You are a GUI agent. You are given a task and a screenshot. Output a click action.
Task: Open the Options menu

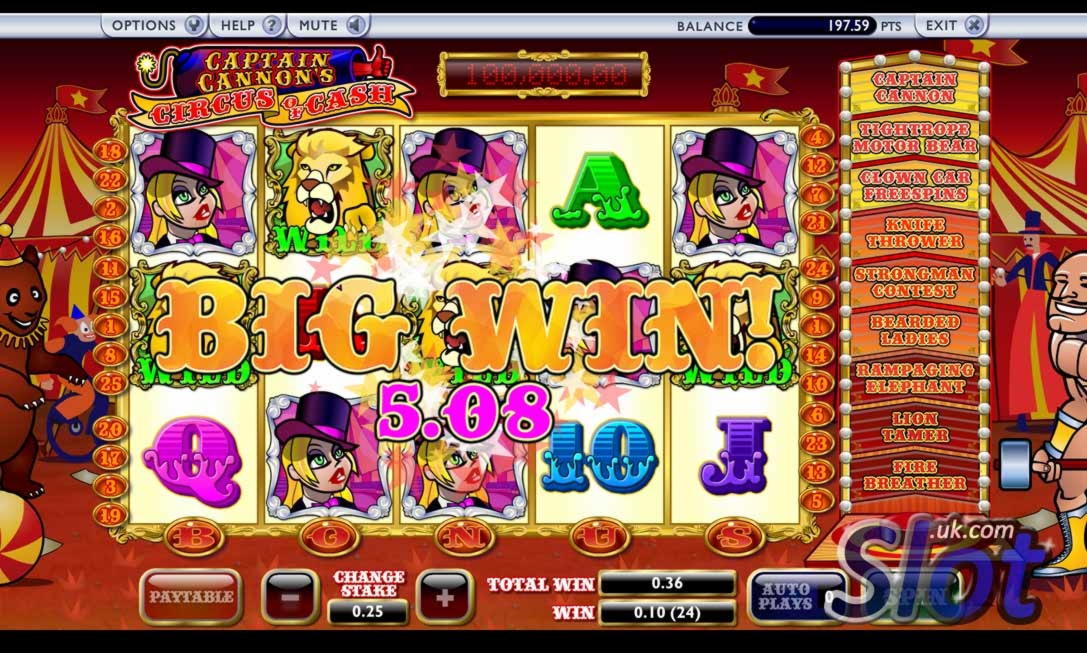tap(155, 25)
